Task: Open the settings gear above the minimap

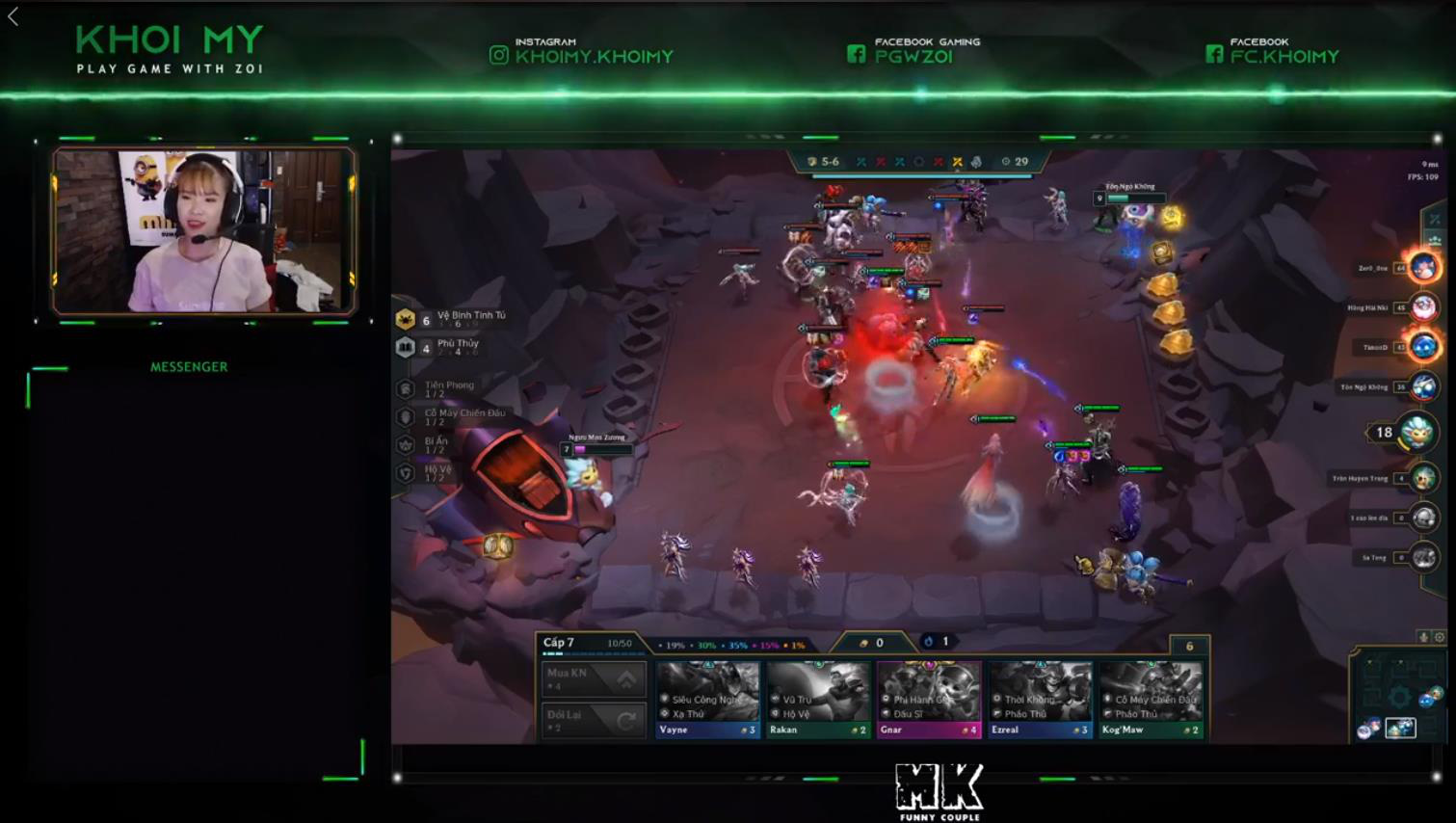Action: click(1440, 637)
